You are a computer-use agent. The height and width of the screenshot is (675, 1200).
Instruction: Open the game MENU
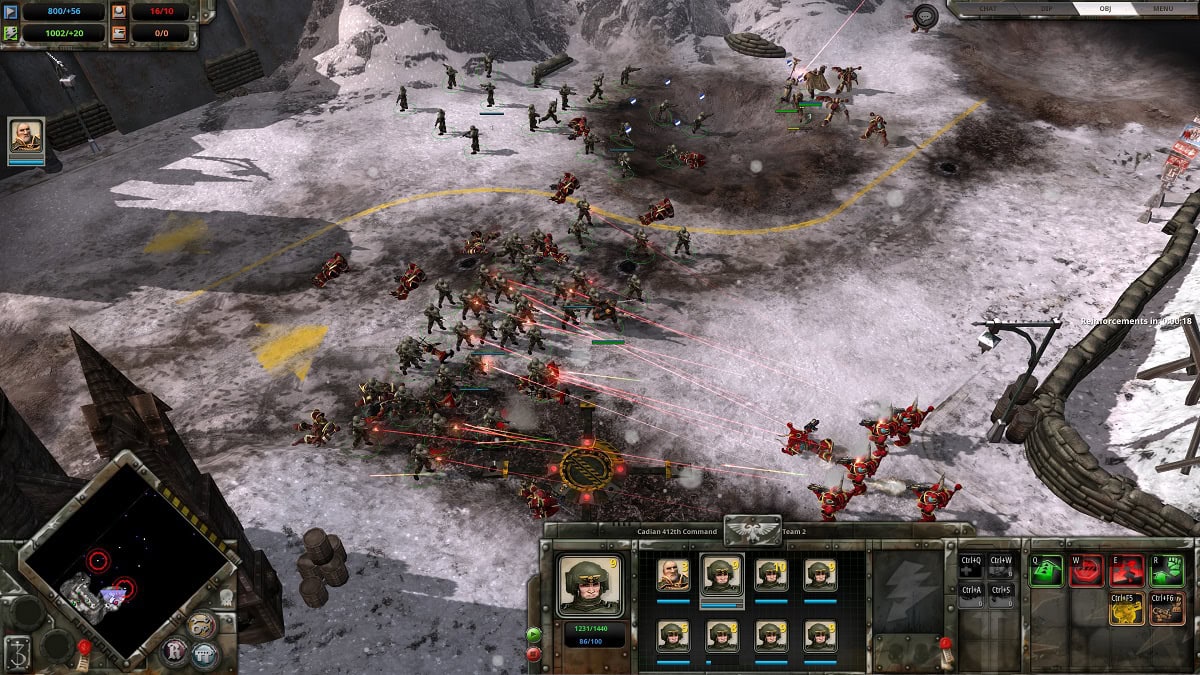pos(1163,9)
